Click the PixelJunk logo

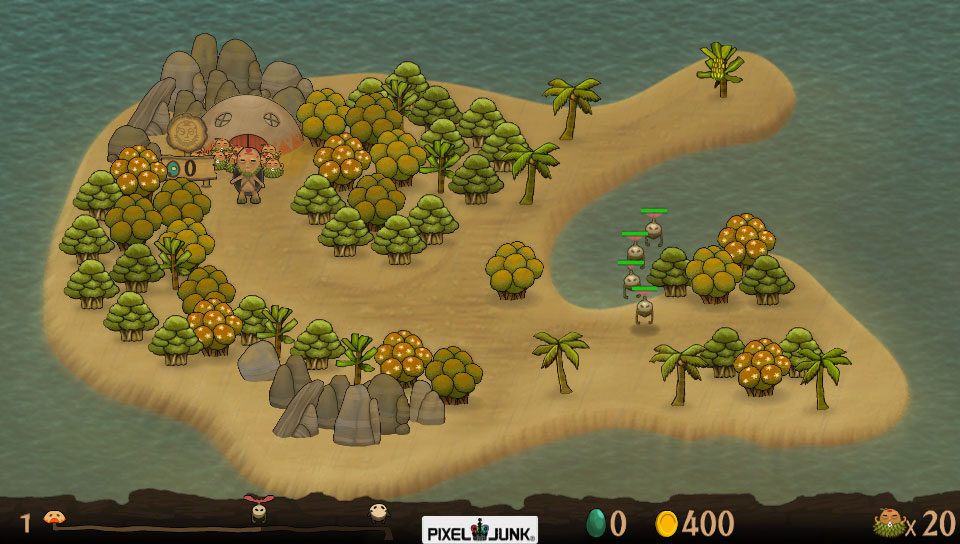coord(479,527)
